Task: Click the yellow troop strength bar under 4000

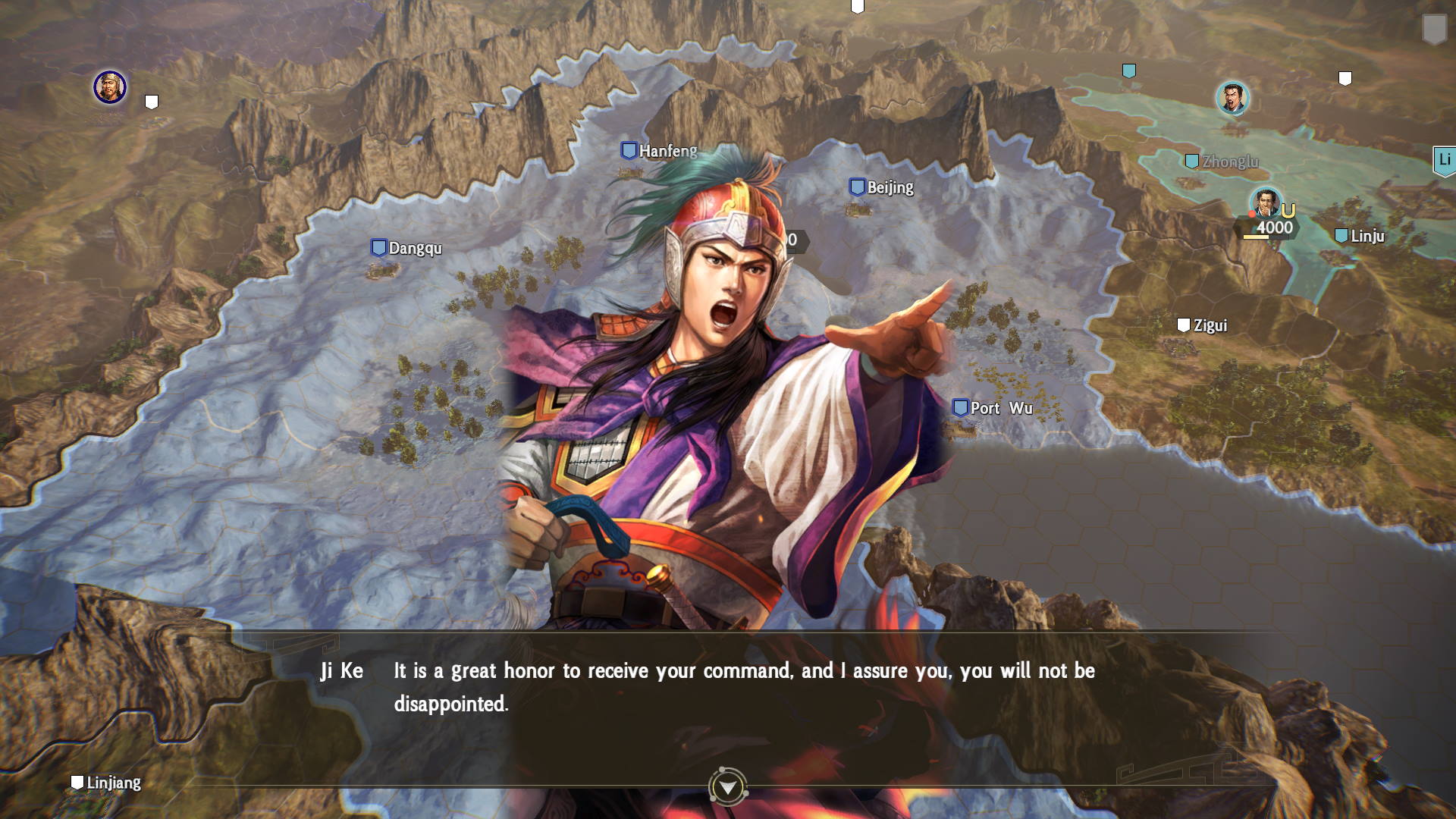Action: pyautogui.click(x=1257, y=237)
